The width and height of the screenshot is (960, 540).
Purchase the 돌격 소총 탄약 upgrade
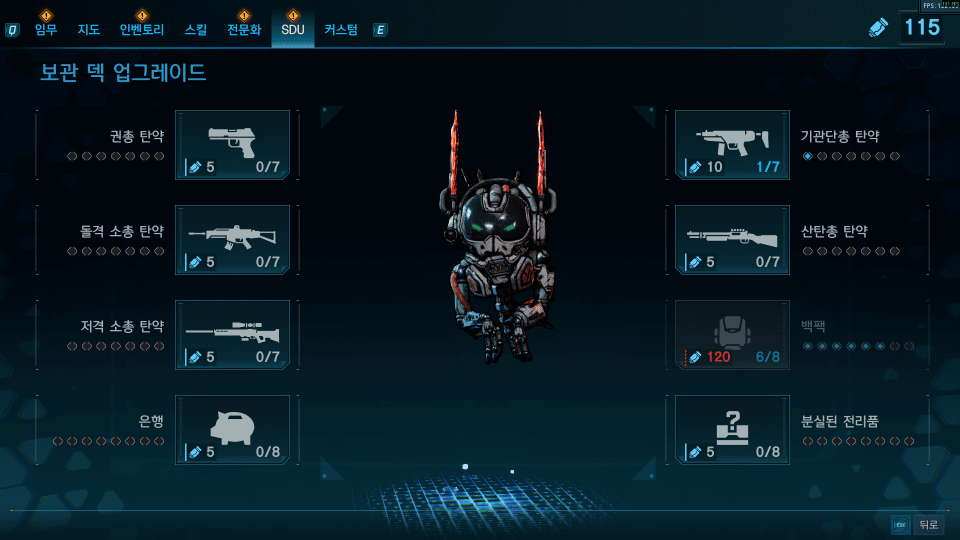point(232,240)
